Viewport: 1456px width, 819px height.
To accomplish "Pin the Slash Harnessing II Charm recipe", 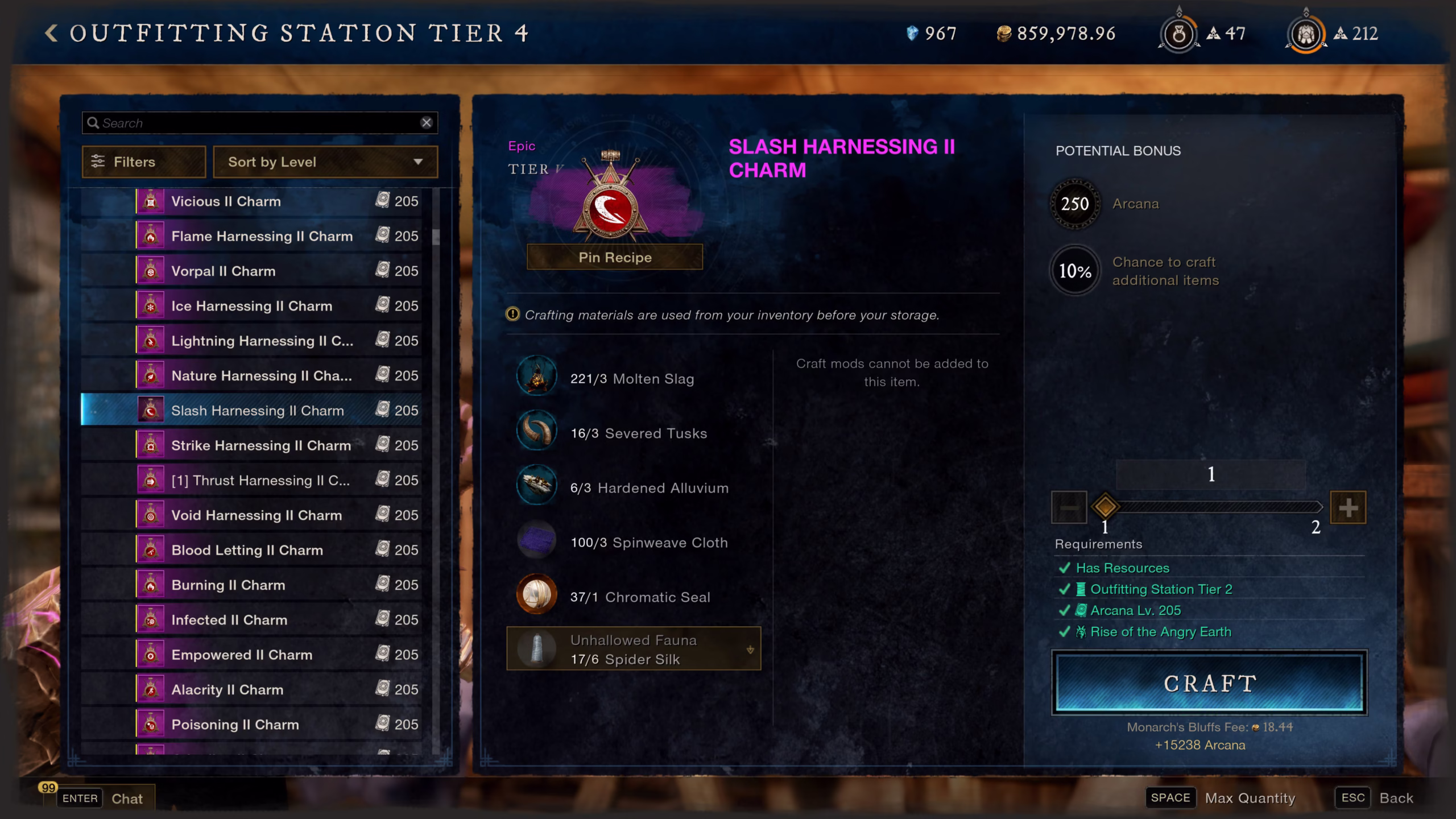I will 614,258.
